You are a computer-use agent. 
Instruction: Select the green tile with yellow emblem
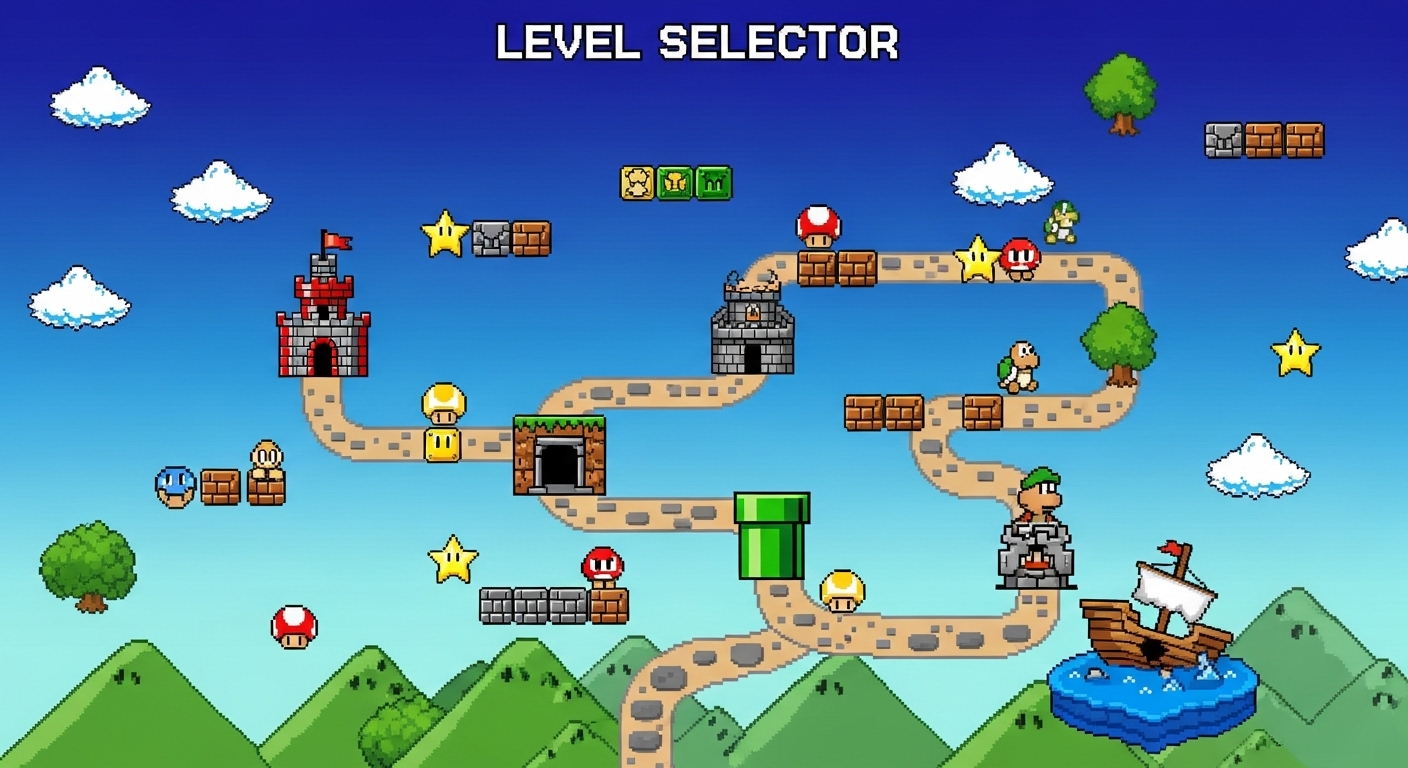click(x=675, y=183)
